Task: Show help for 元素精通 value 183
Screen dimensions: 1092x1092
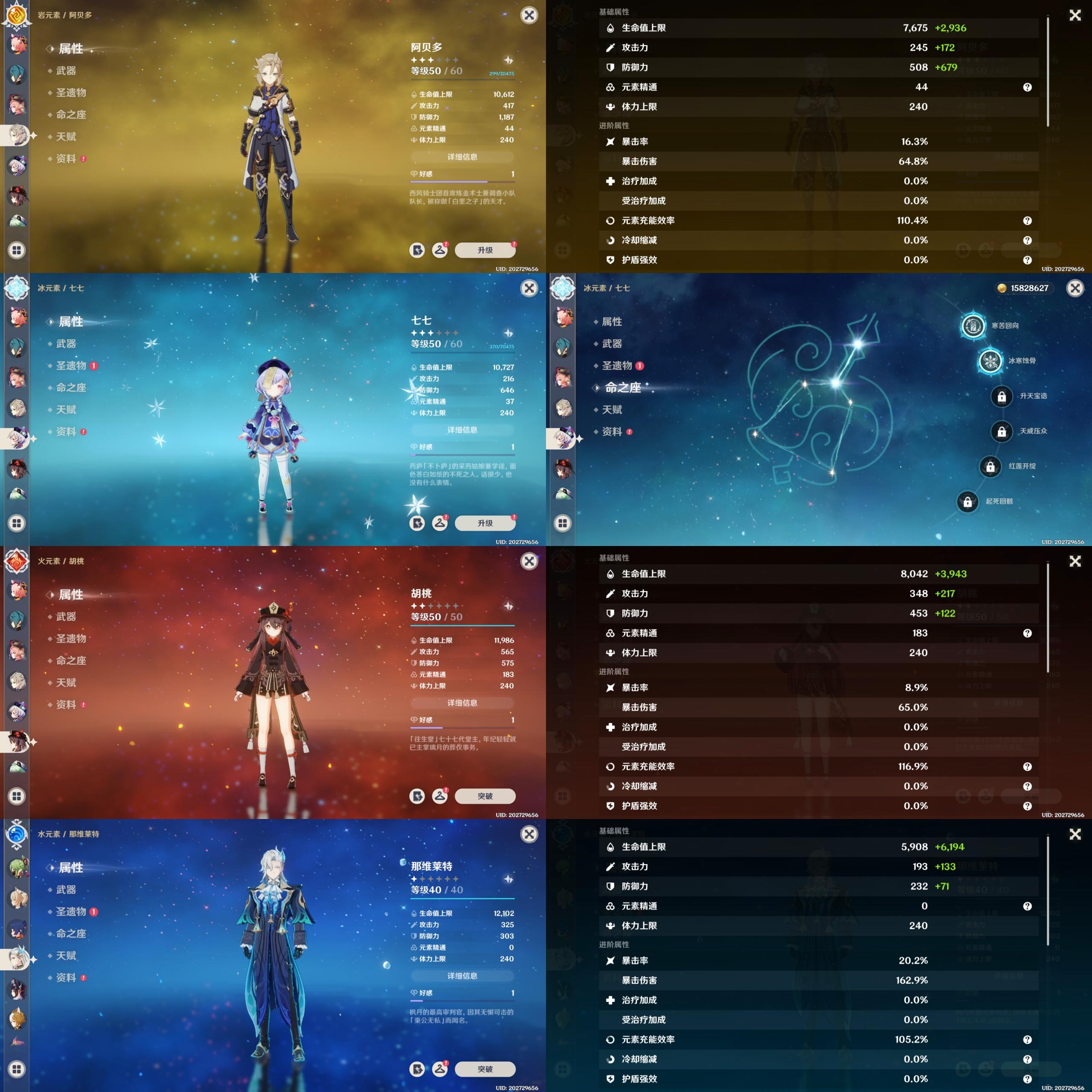Action: click(x=1027, y=633)
